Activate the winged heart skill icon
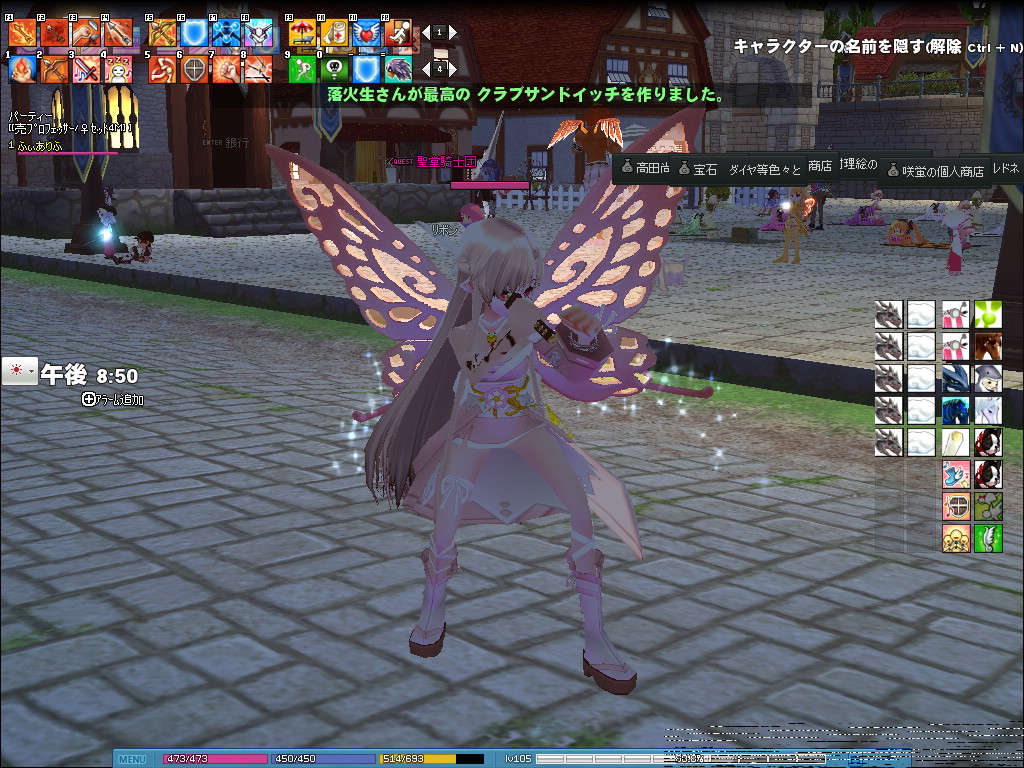This screenshot has height=768, width=1024. [366, 33]
